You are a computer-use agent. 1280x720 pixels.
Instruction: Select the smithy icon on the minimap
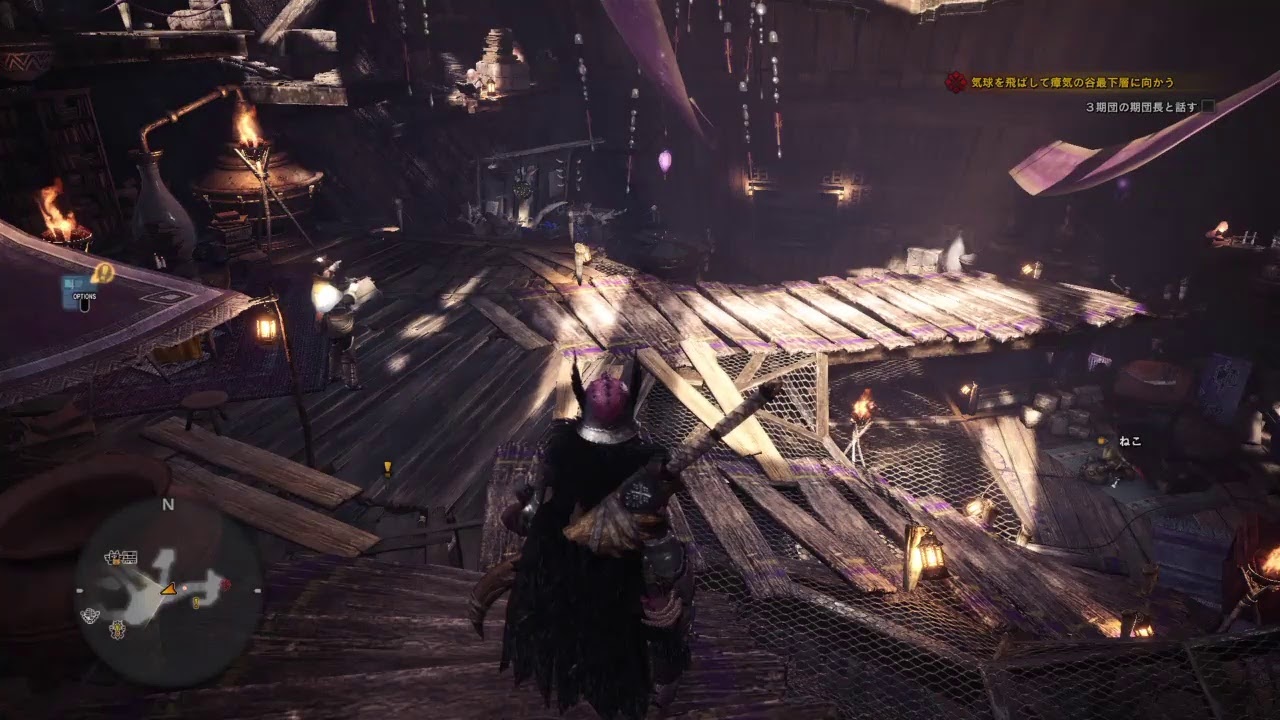(116, 630)
